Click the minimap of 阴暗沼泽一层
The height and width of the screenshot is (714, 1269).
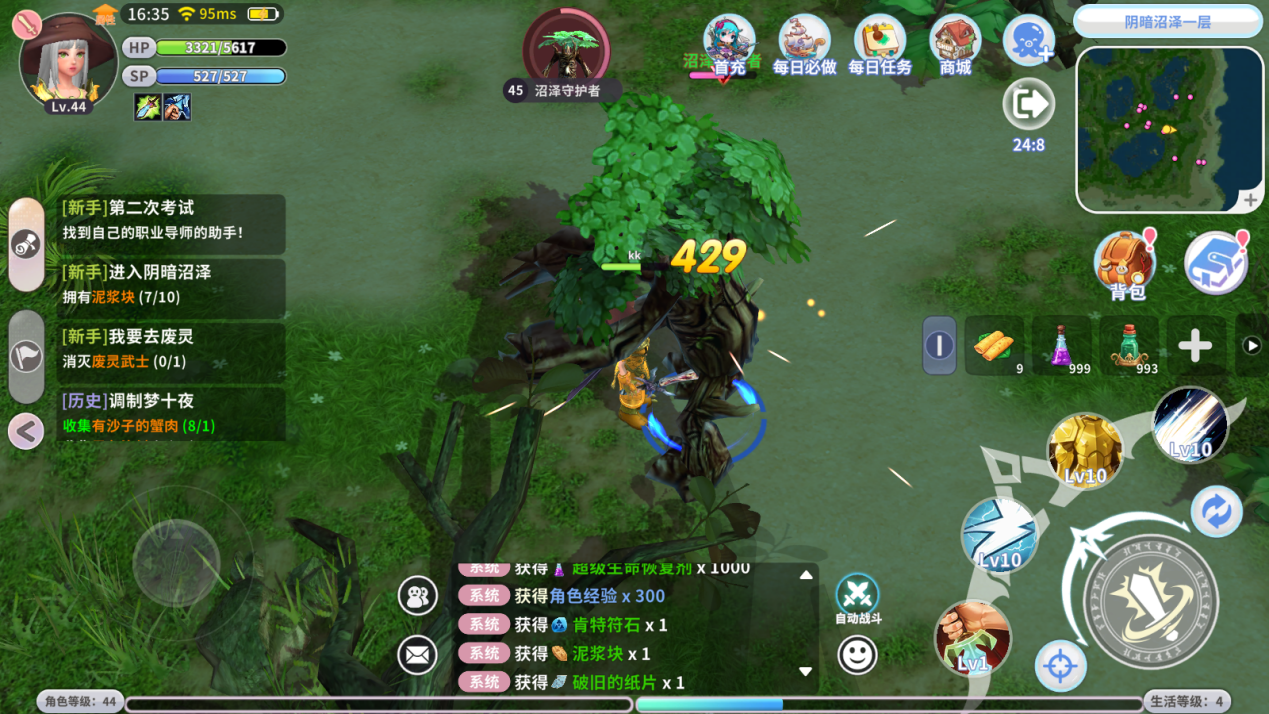1168,128
